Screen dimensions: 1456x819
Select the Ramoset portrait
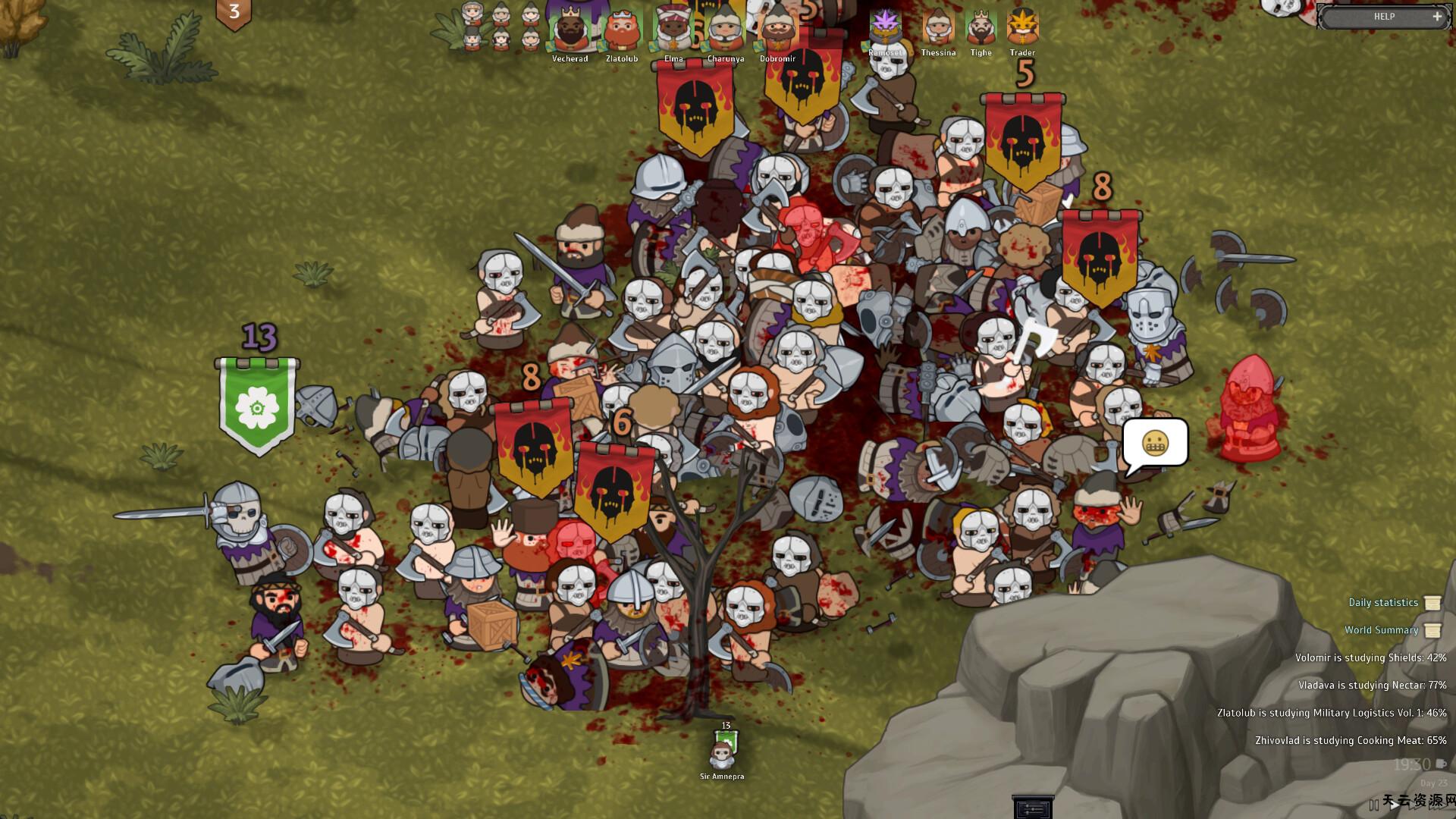(885, 27)
